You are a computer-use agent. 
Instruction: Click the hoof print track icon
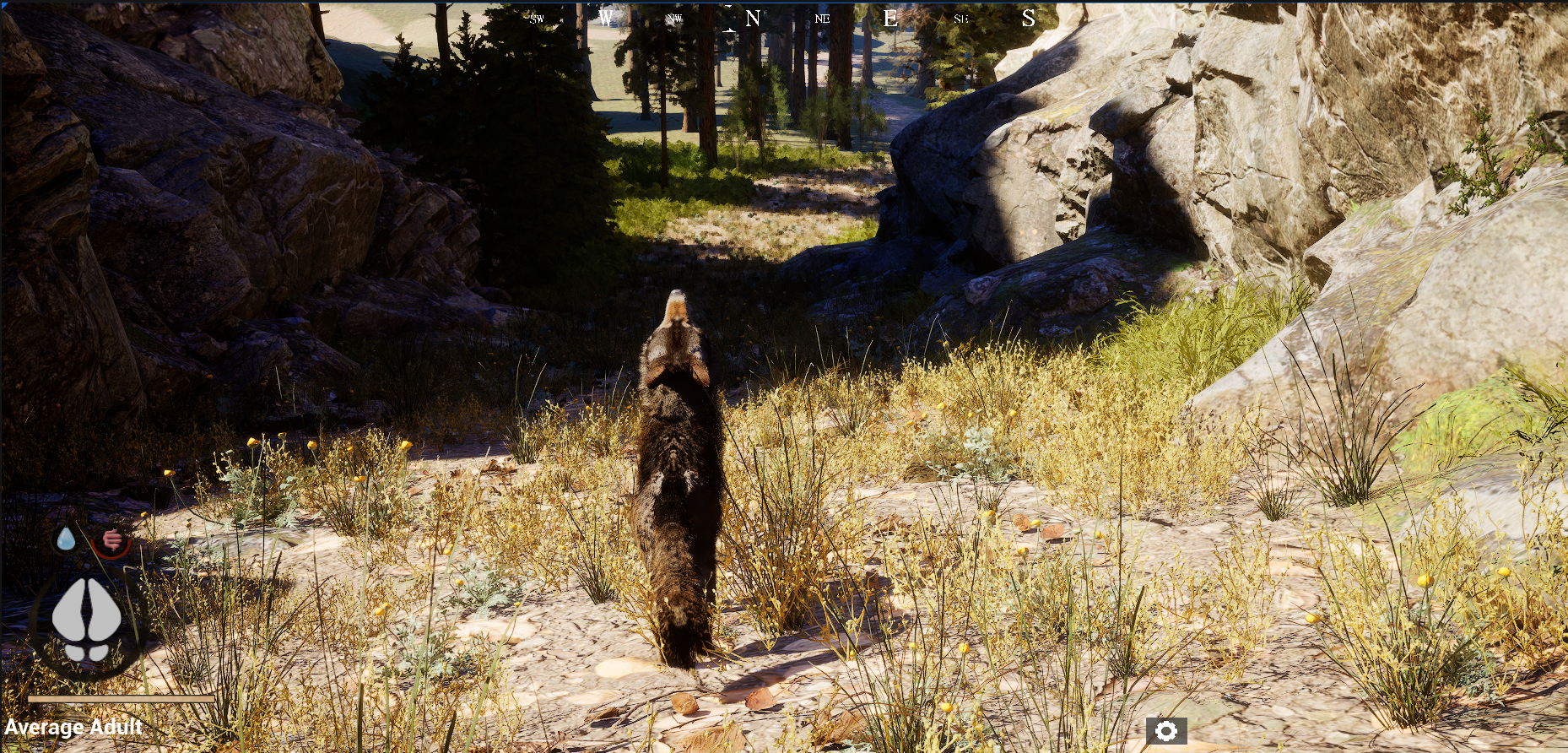[87, 619]
